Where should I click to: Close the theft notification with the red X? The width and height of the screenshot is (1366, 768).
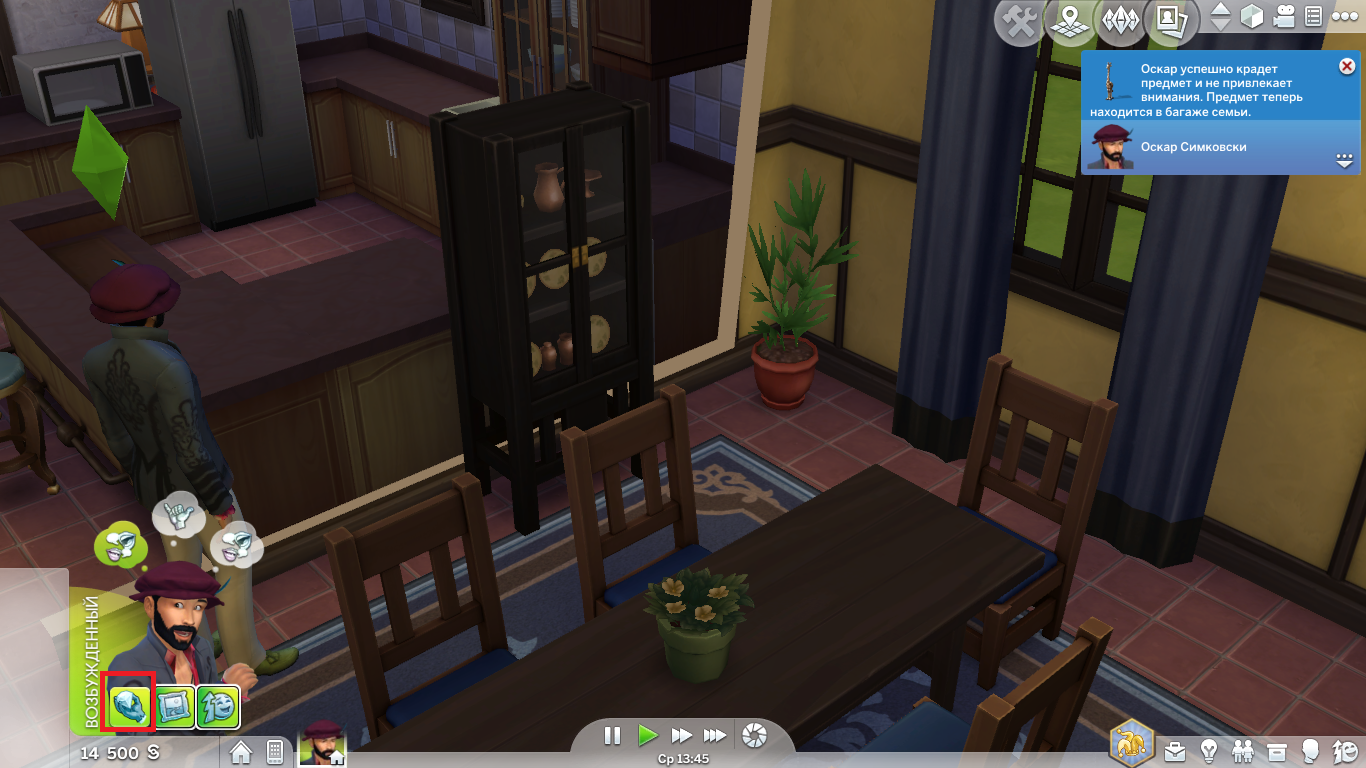tap(1346, 66)
